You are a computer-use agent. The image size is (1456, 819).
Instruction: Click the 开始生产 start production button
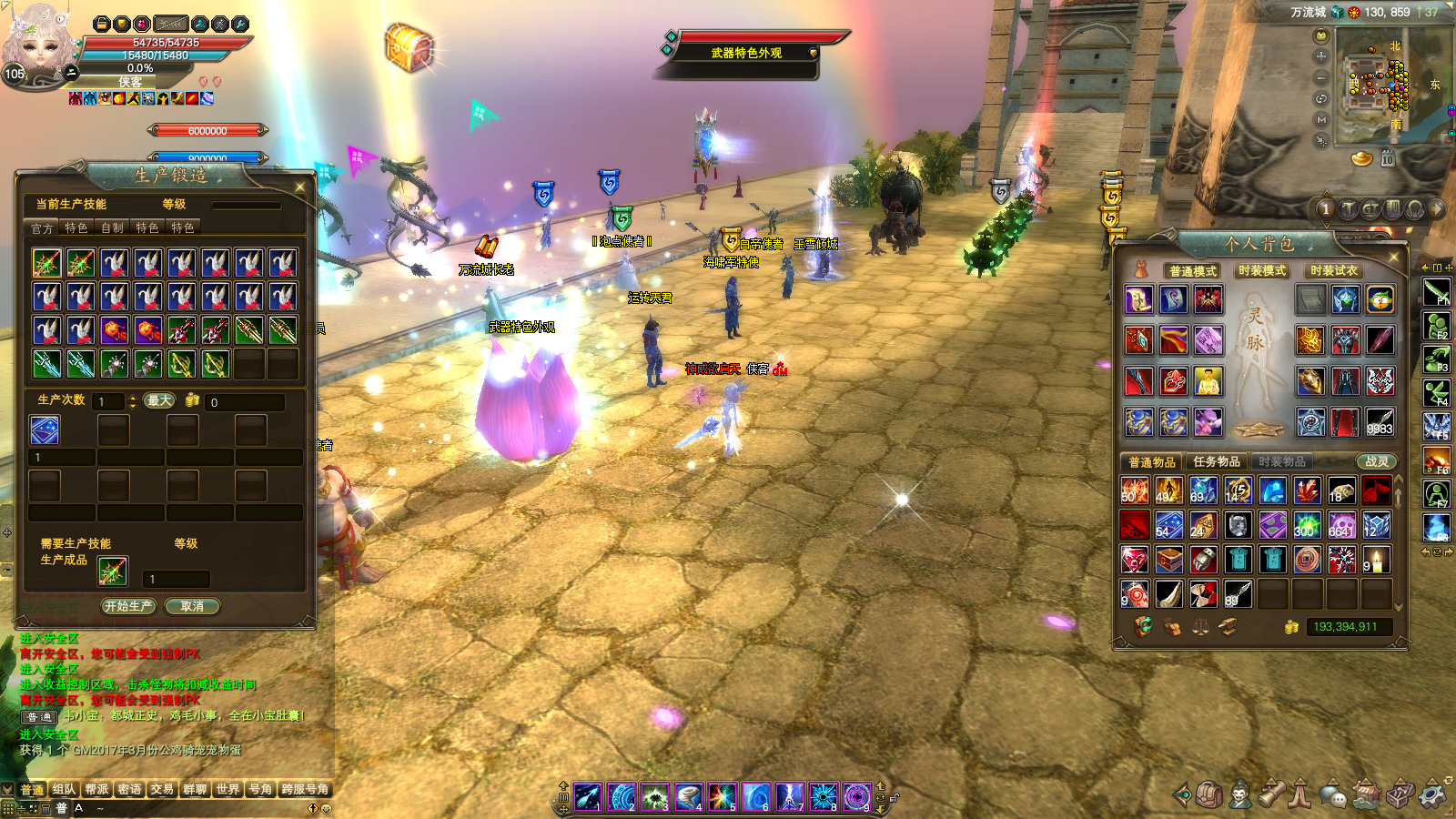tap(128, 606)
